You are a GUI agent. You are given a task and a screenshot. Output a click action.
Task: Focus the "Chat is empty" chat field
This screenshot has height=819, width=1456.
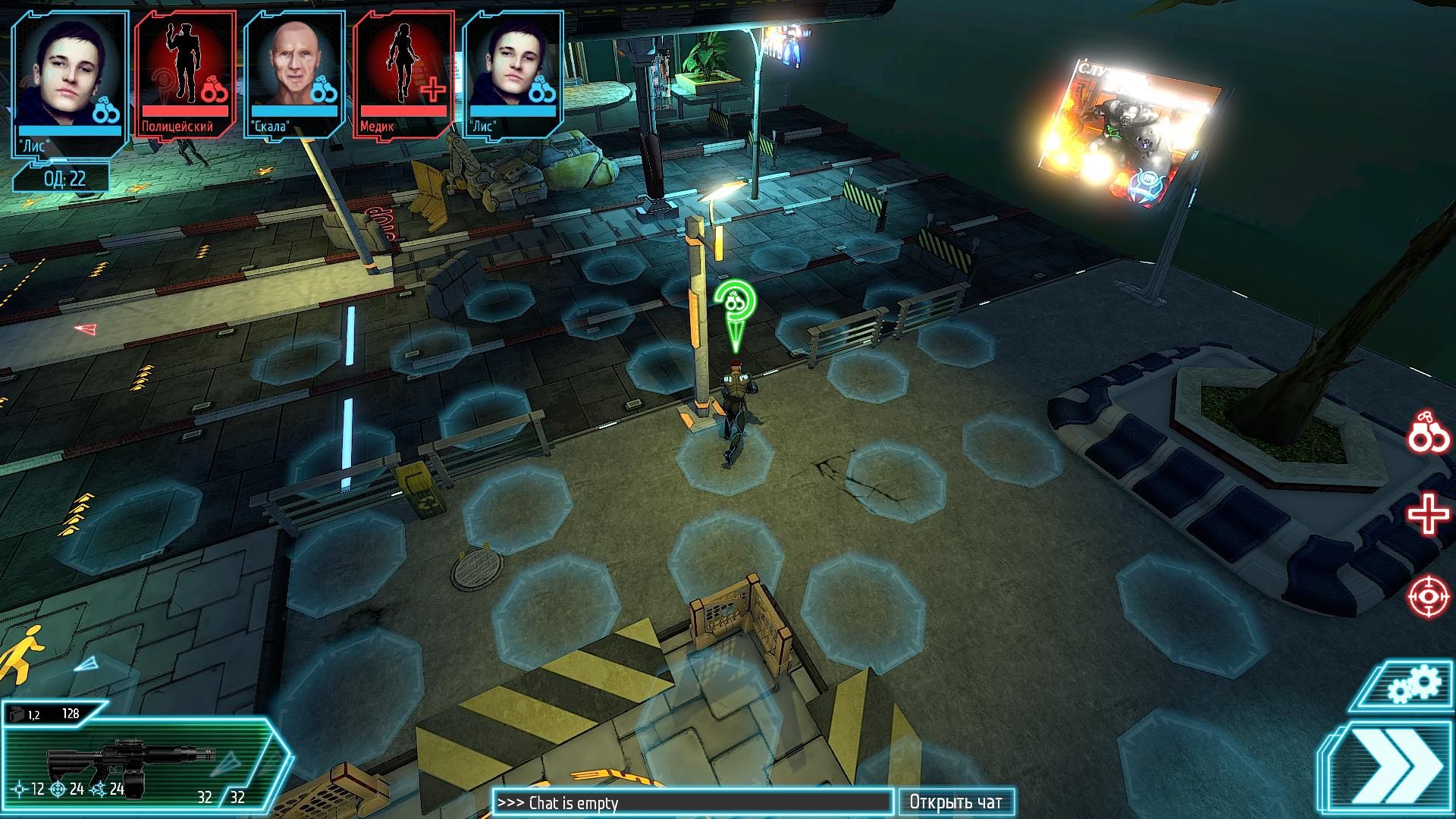(692, 802)
